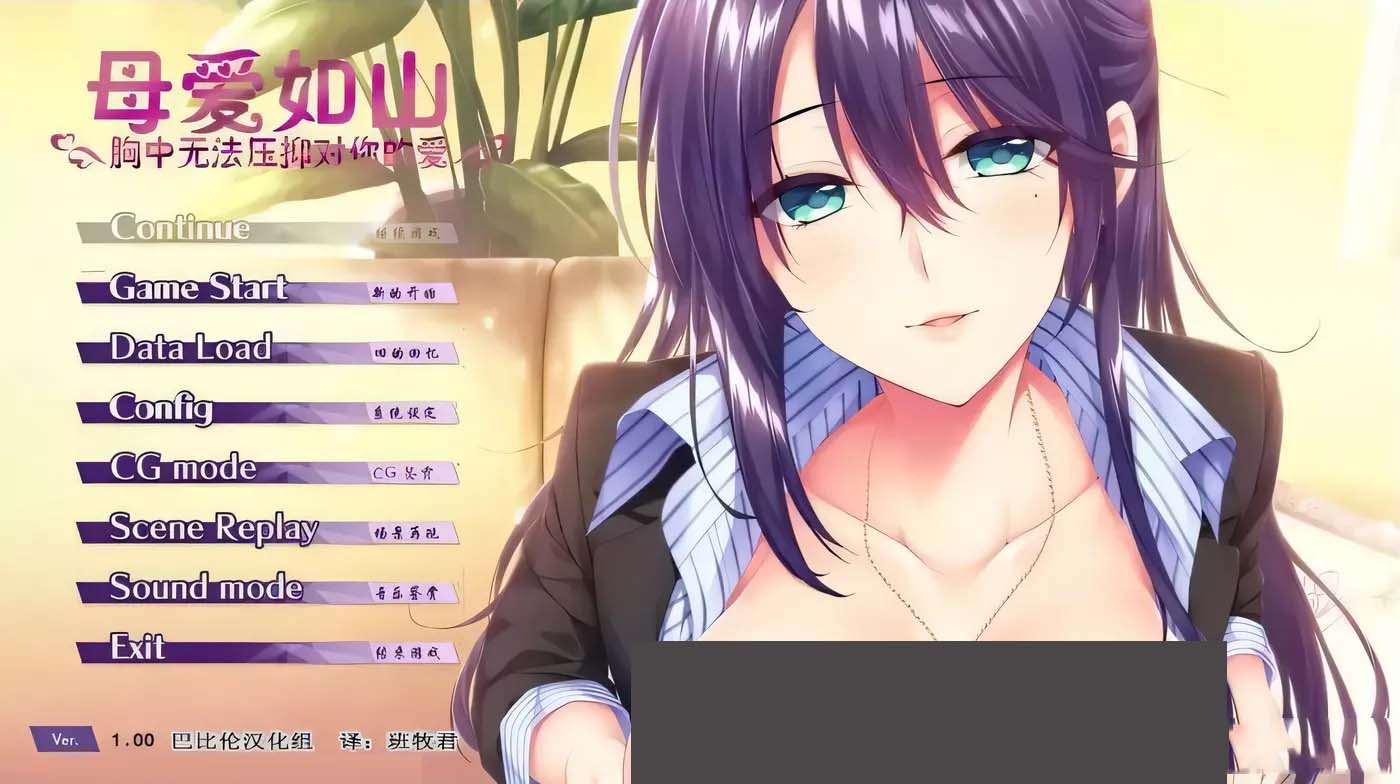Click Continue to resume the game
Screen dimensions: 1400x784
point(180,228)
